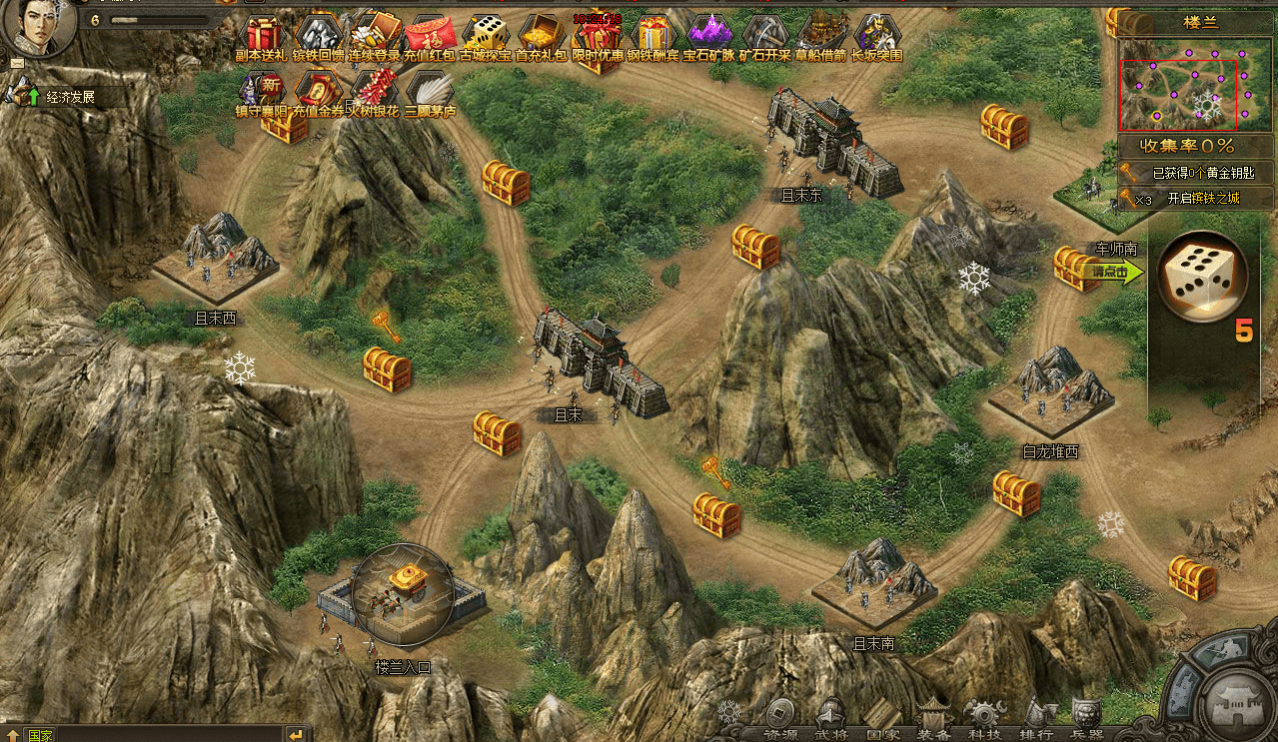Screen dimensions: 1278x742
Task: Open the 科技 technology menu
Action: 984,718
